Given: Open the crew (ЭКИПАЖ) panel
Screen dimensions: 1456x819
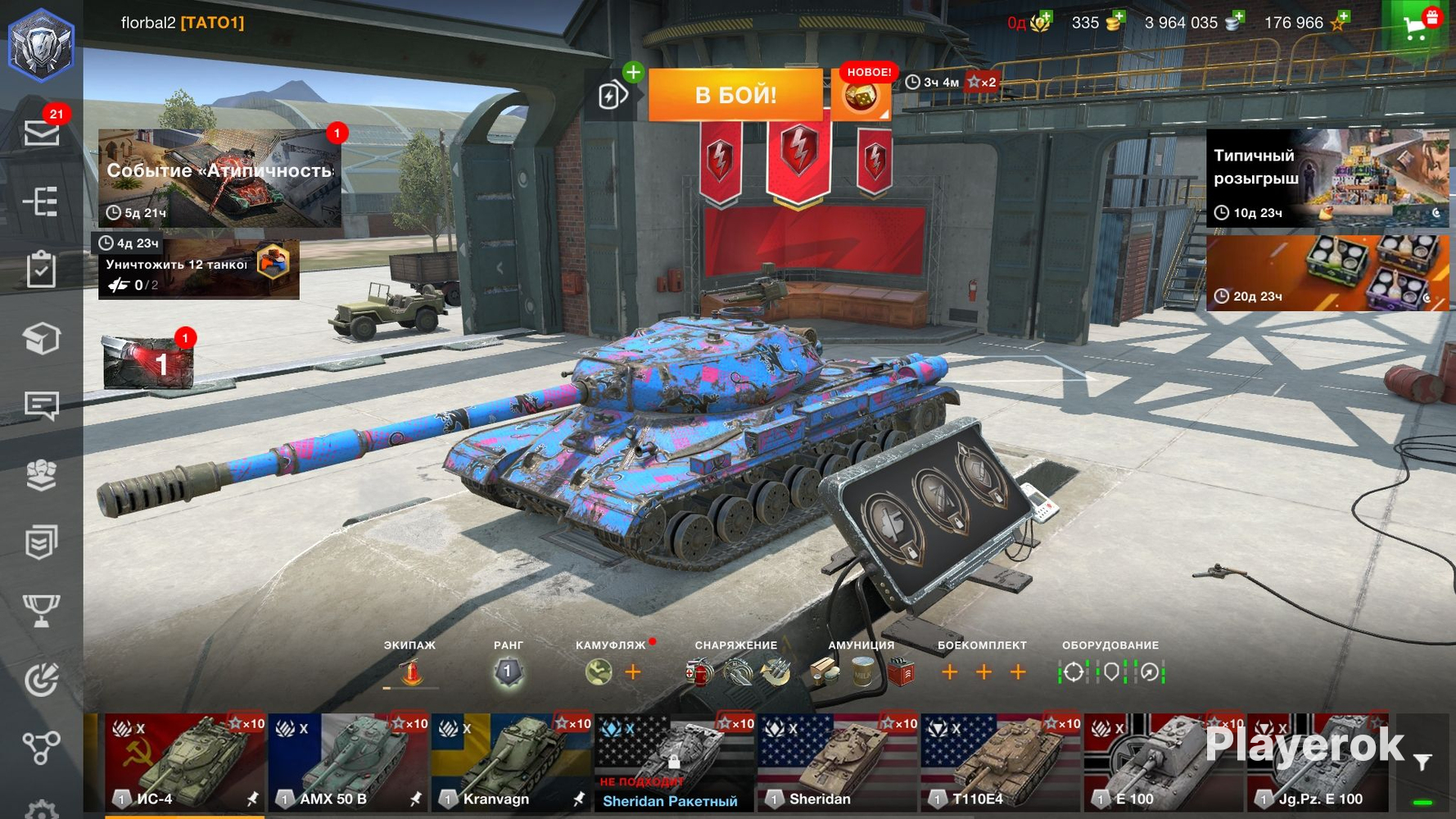Looking at the screenshot, I should (410, 672).
